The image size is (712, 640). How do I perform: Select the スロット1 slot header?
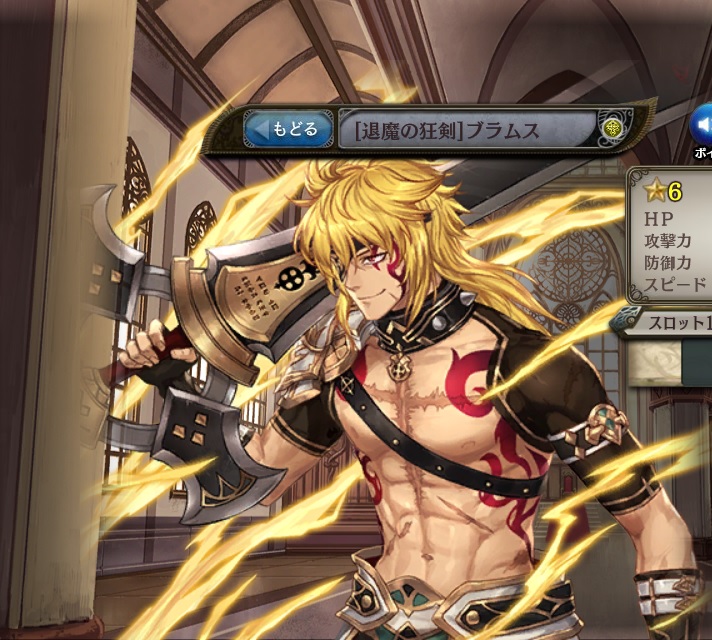point(668,323)
